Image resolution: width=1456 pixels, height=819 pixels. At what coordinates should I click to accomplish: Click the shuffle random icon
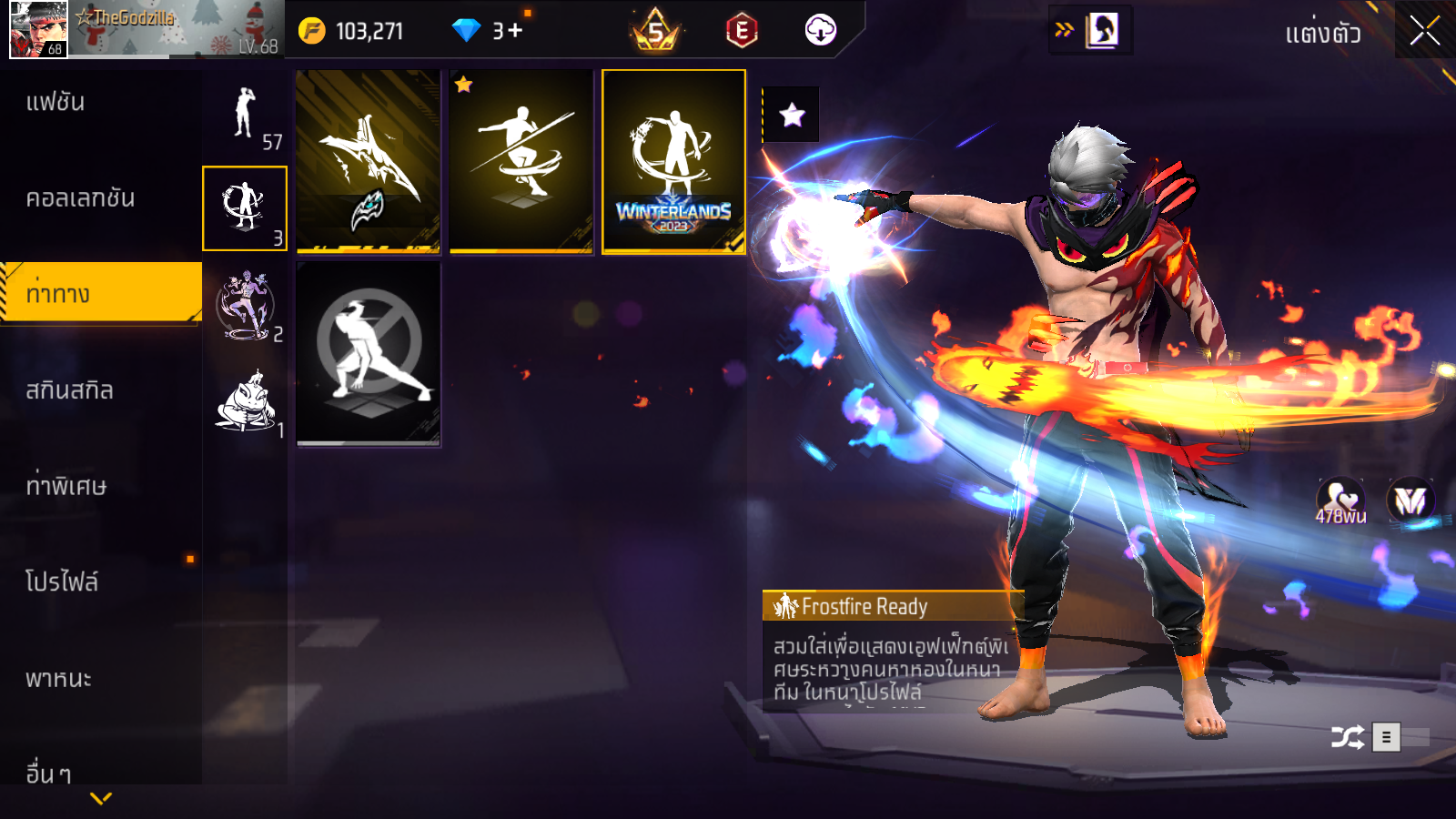(1347, 736)
